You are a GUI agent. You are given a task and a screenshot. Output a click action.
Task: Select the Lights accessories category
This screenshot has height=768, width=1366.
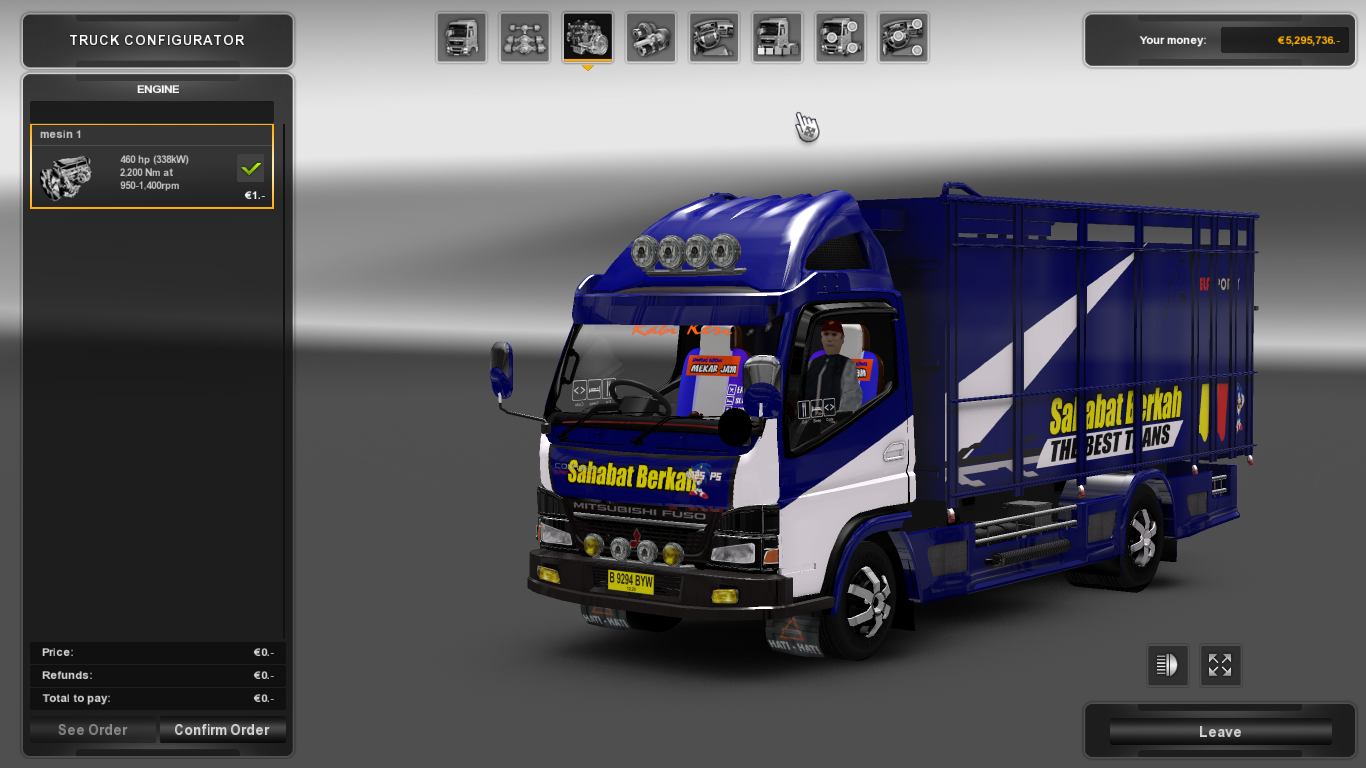[840, 37]
